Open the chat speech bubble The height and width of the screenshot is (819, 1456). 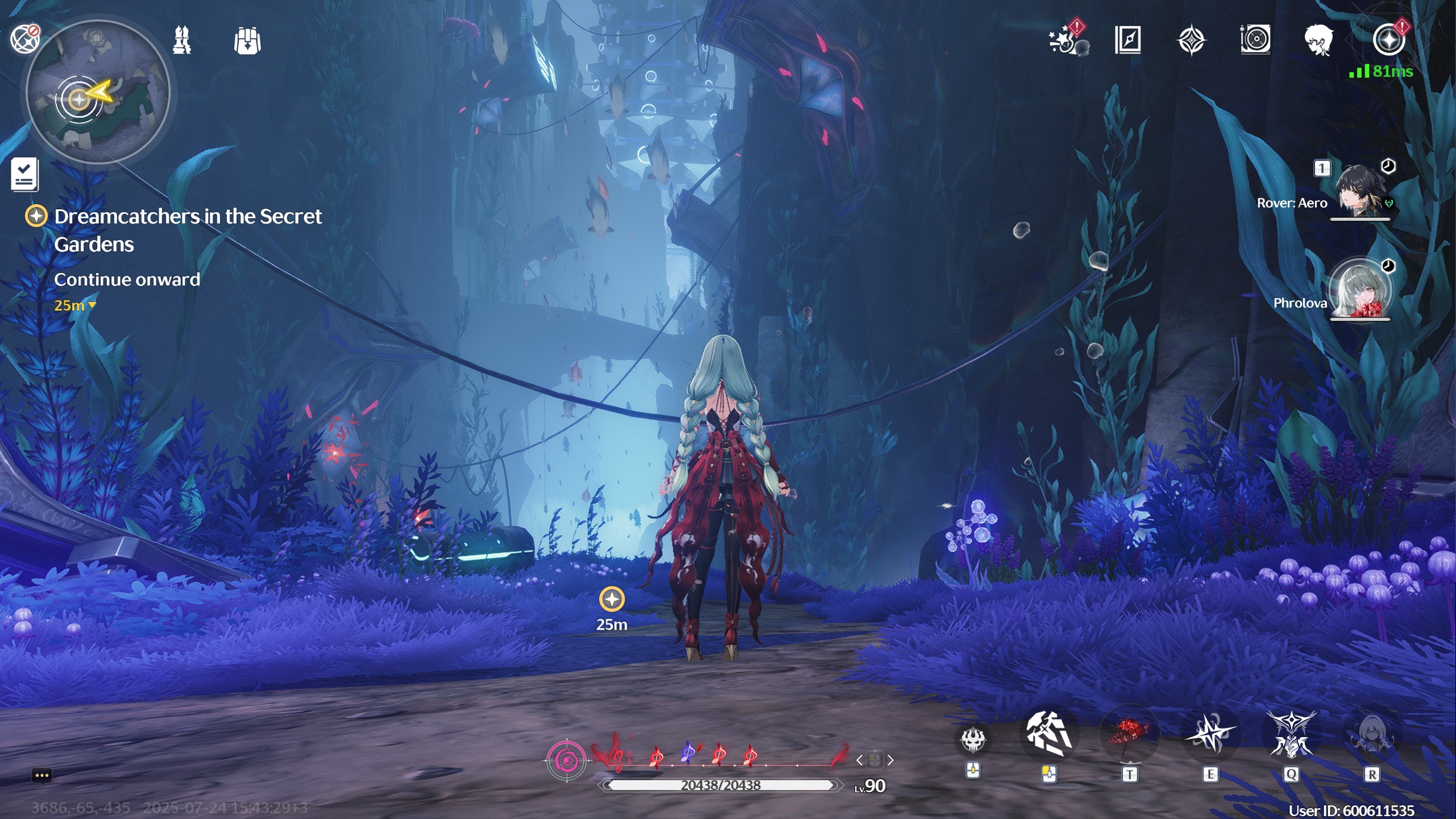tap(42, 775)
